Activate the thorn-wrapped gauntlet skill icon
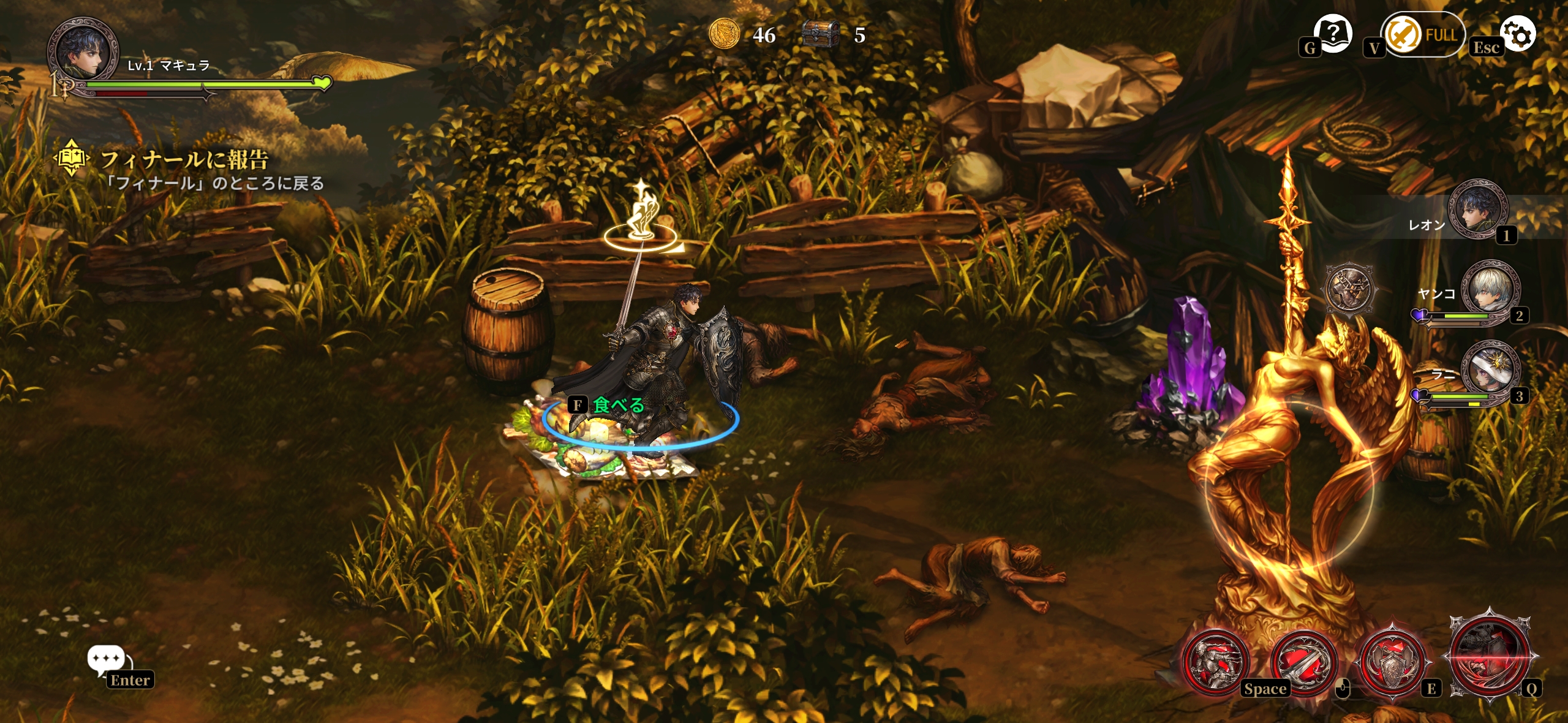The height and width of the screenshot is (723, 1568). (1348, 289)
